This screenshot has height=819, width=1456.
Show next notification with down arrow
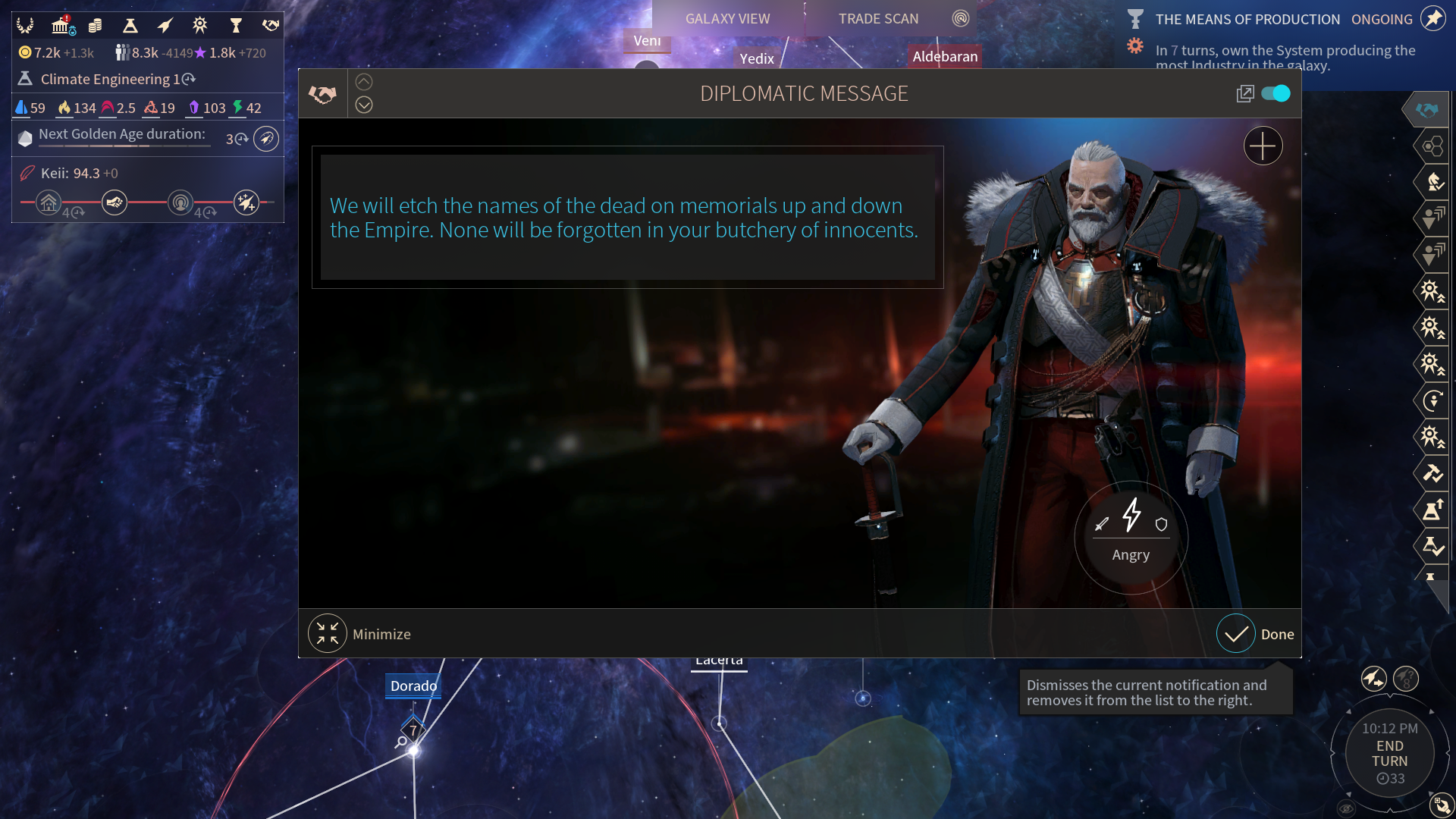pyautogui.click(x=364, y=105)
